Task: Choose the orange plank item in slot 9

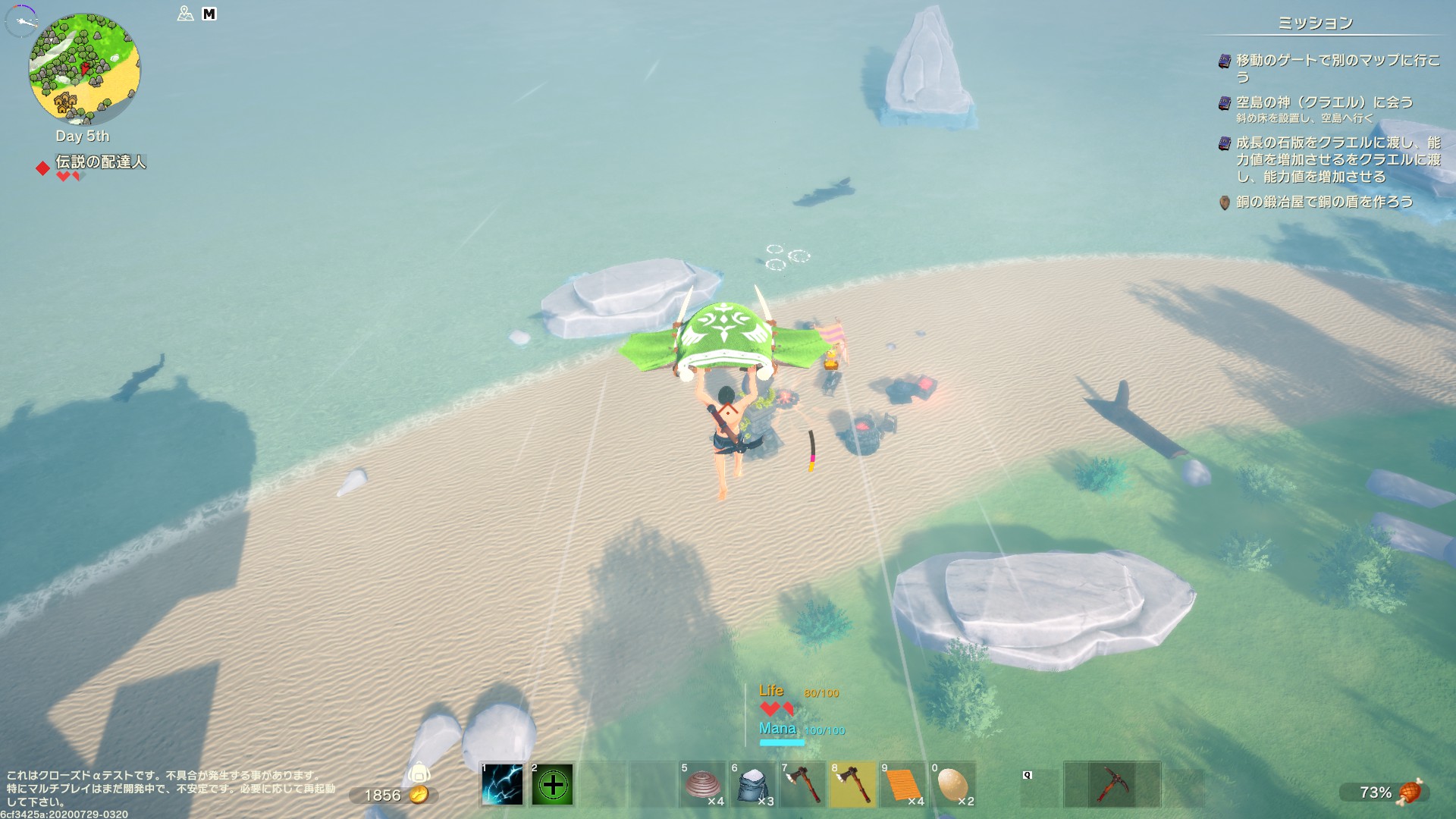Action: click(x=903, y=784)
